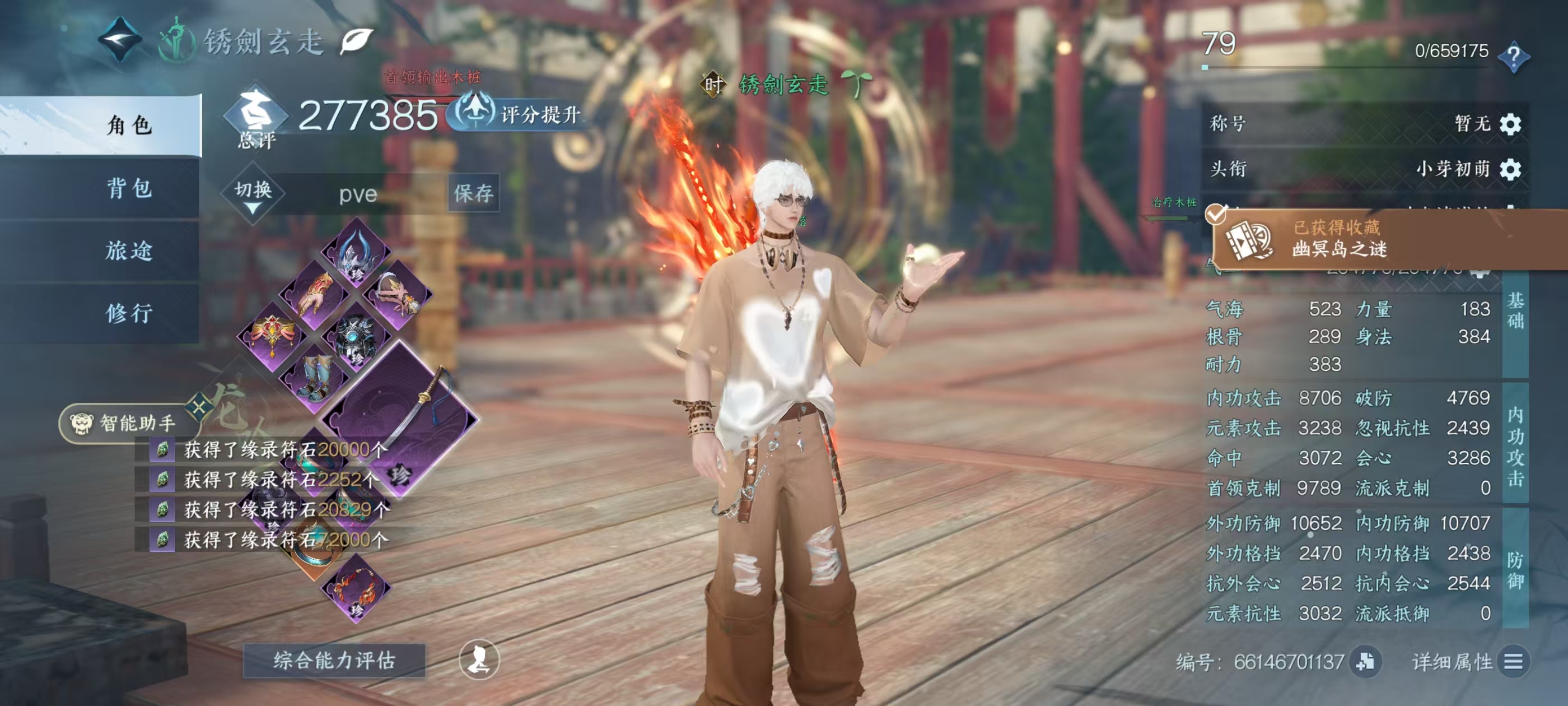Click the help question mark icon
This screenshot has width=1568, height=706.
[1513, 56]
